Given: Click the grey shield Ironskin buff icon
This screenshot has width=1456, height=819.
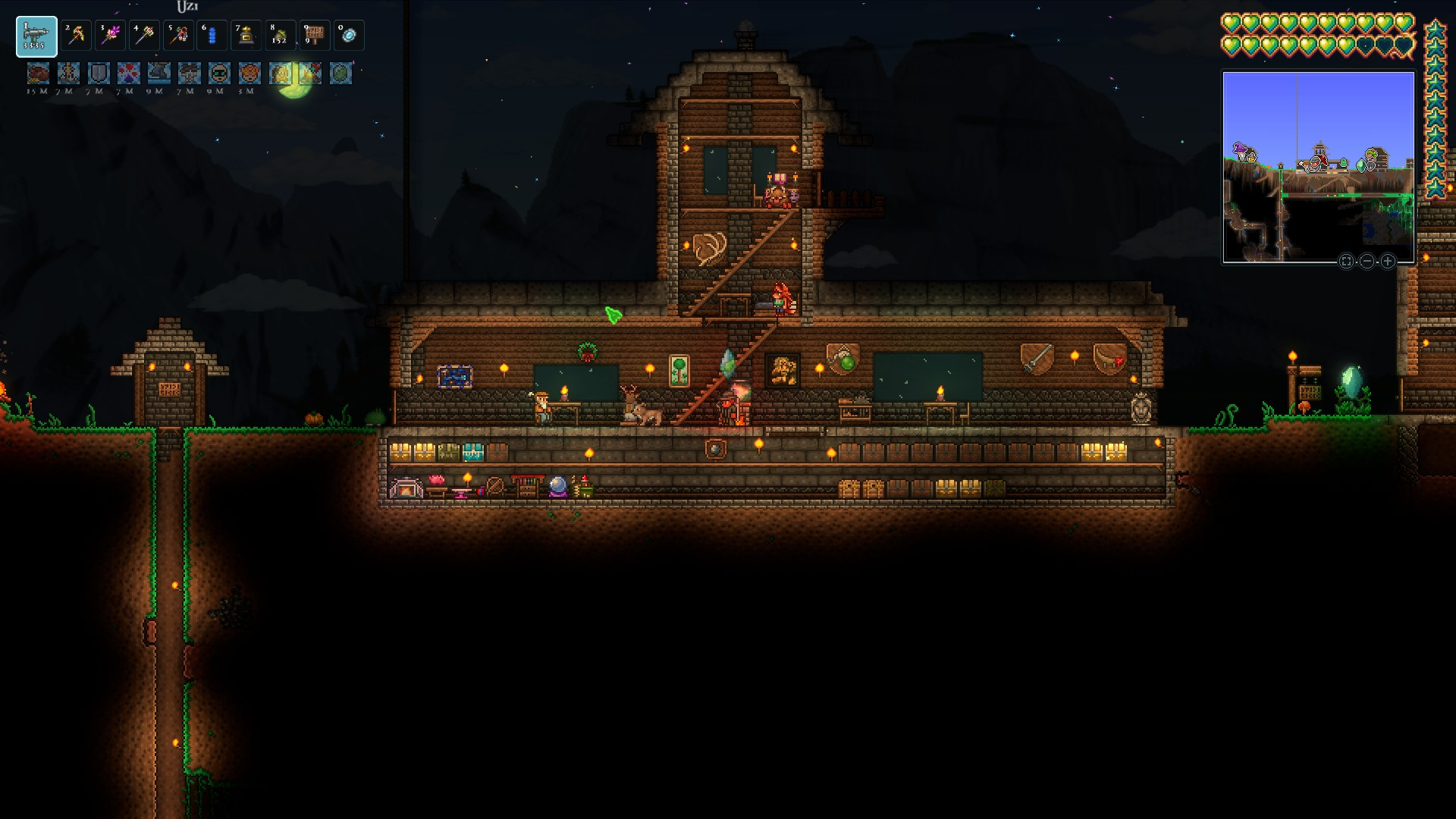Looking at the screenshot, I should (99, 74).
